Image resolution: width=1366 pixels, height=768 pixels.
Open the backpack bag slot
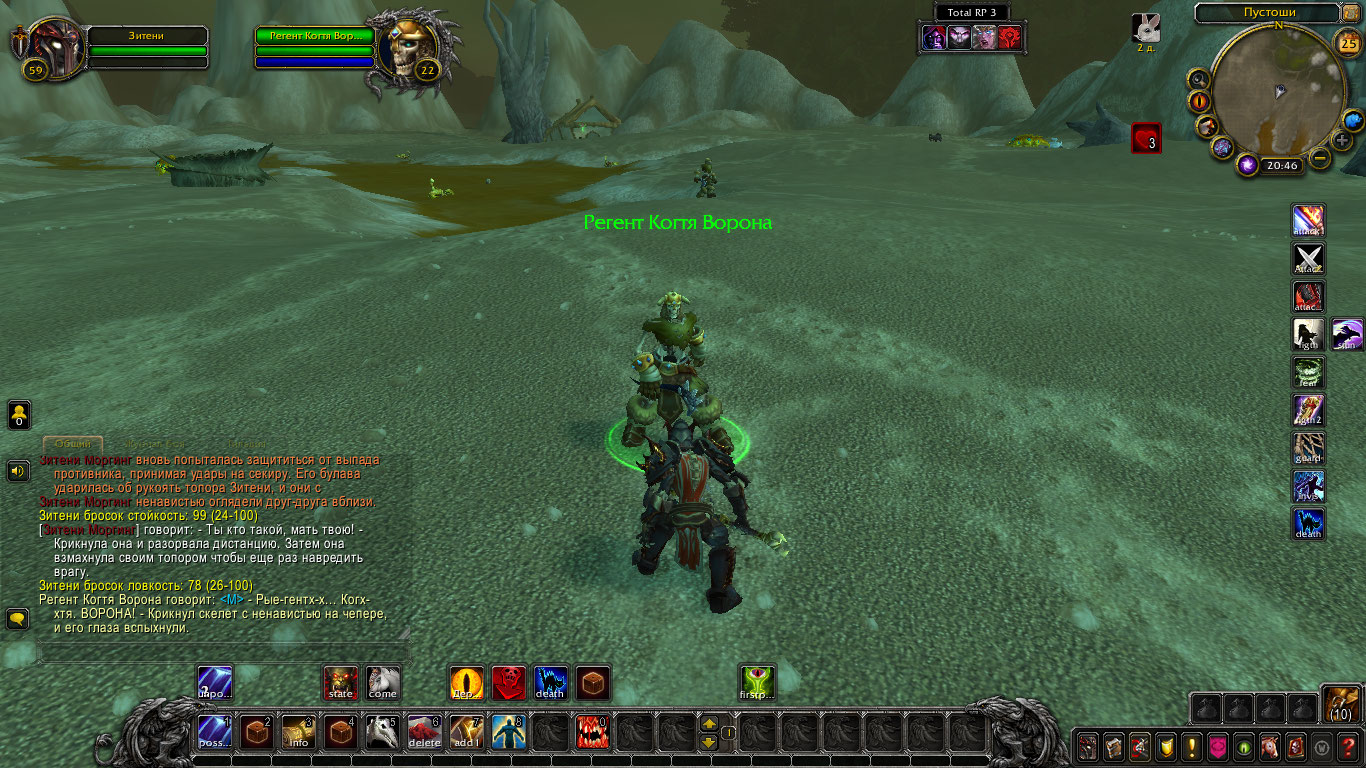click(x=1341, y=705)
